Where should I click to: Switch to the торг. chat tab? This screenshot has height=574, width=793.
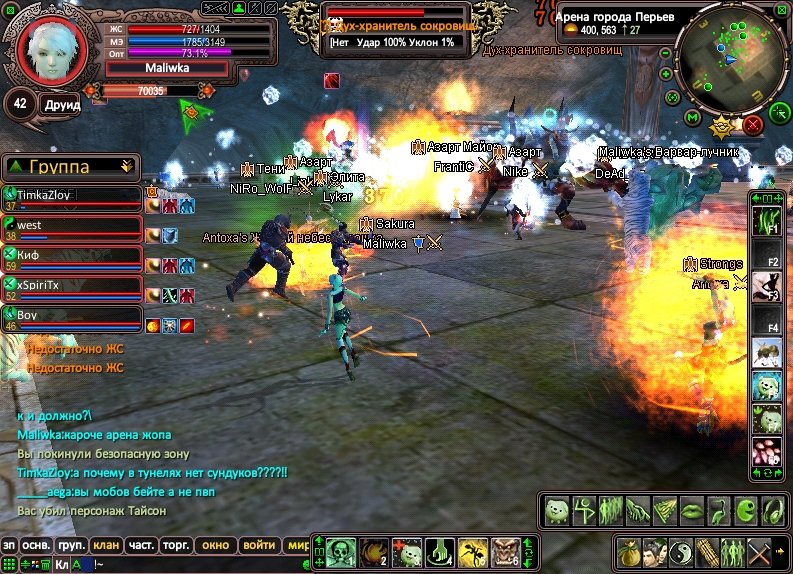tap(178, 546)
